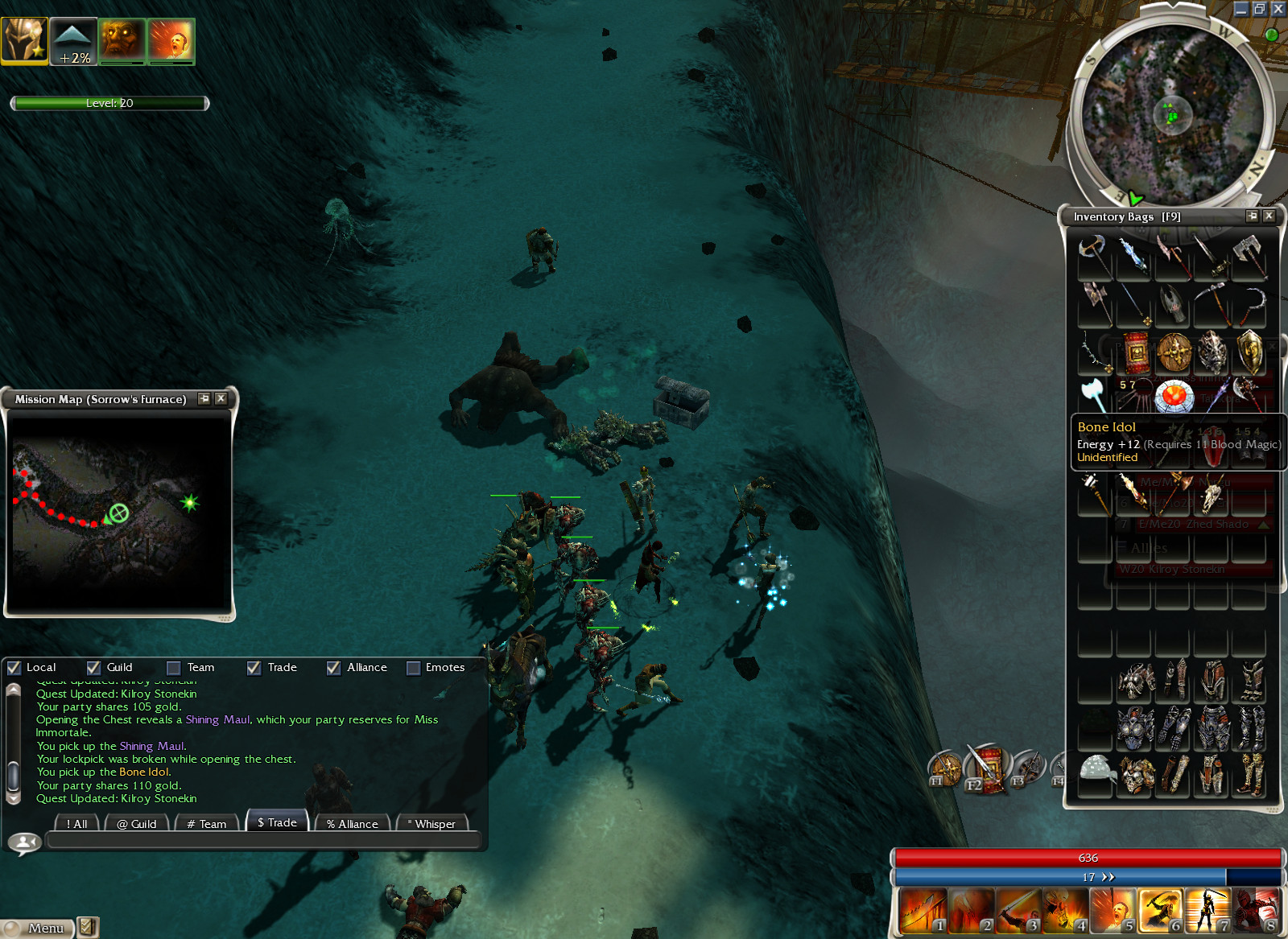Close the game window
The image size is (1288, 939).
click(1278, 9)
